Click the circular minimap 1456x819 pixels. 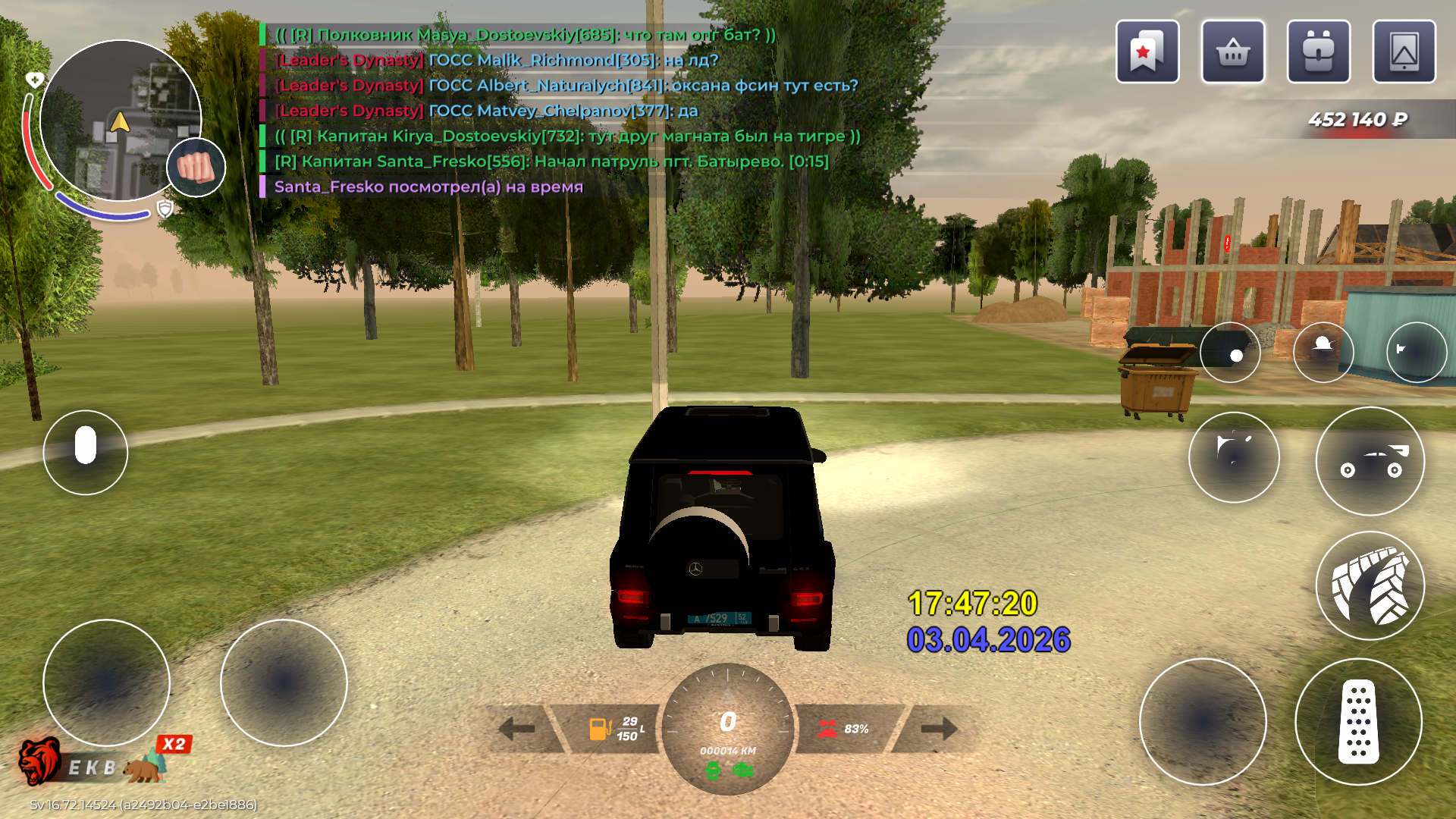120,121
